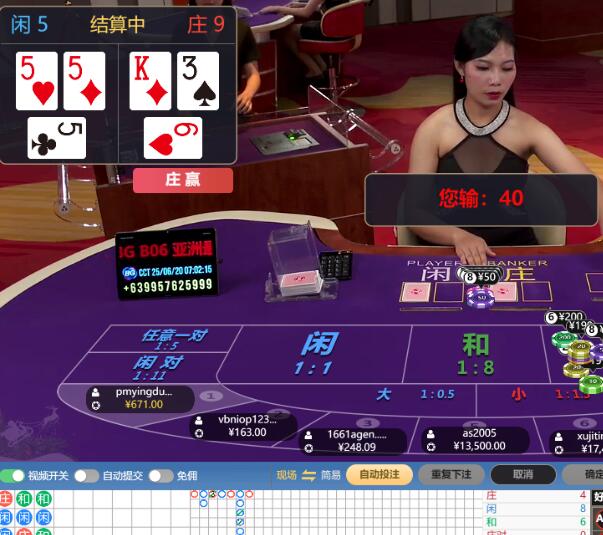The image size is (603, 535).
Task: Bet on 和 (Tie) 1:8 area
Action: [475, 353]
